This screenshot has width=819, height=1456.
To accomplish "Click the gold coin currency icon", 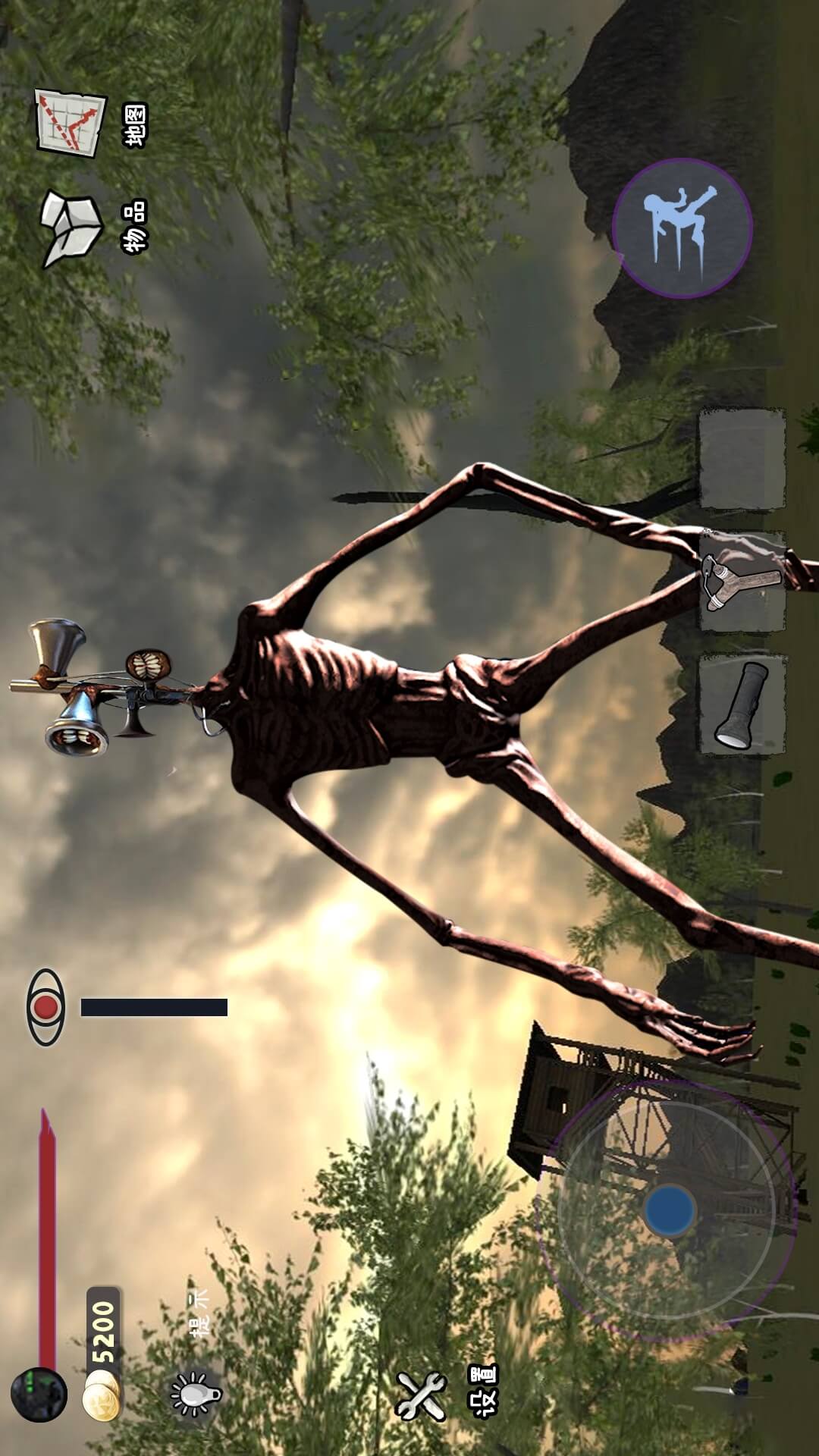I will 102,1395.
